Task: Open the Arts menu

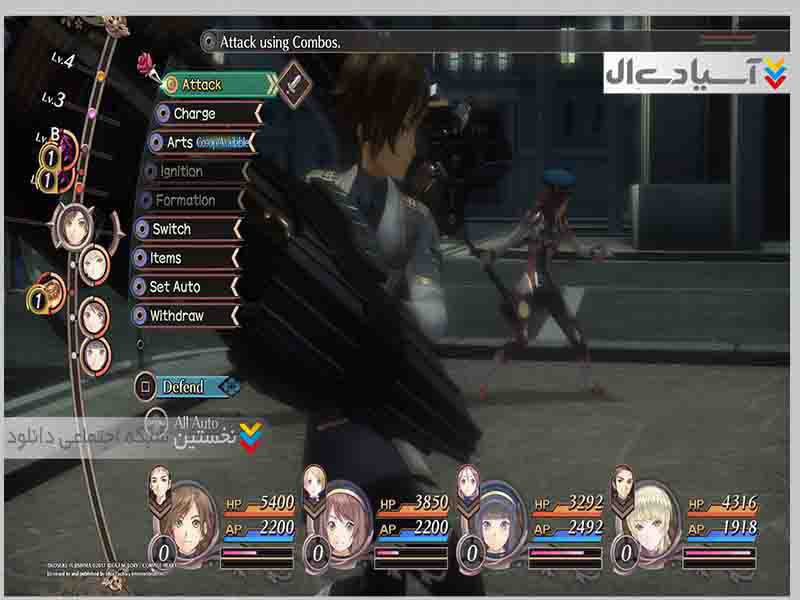Action: (x=200, y=143)
